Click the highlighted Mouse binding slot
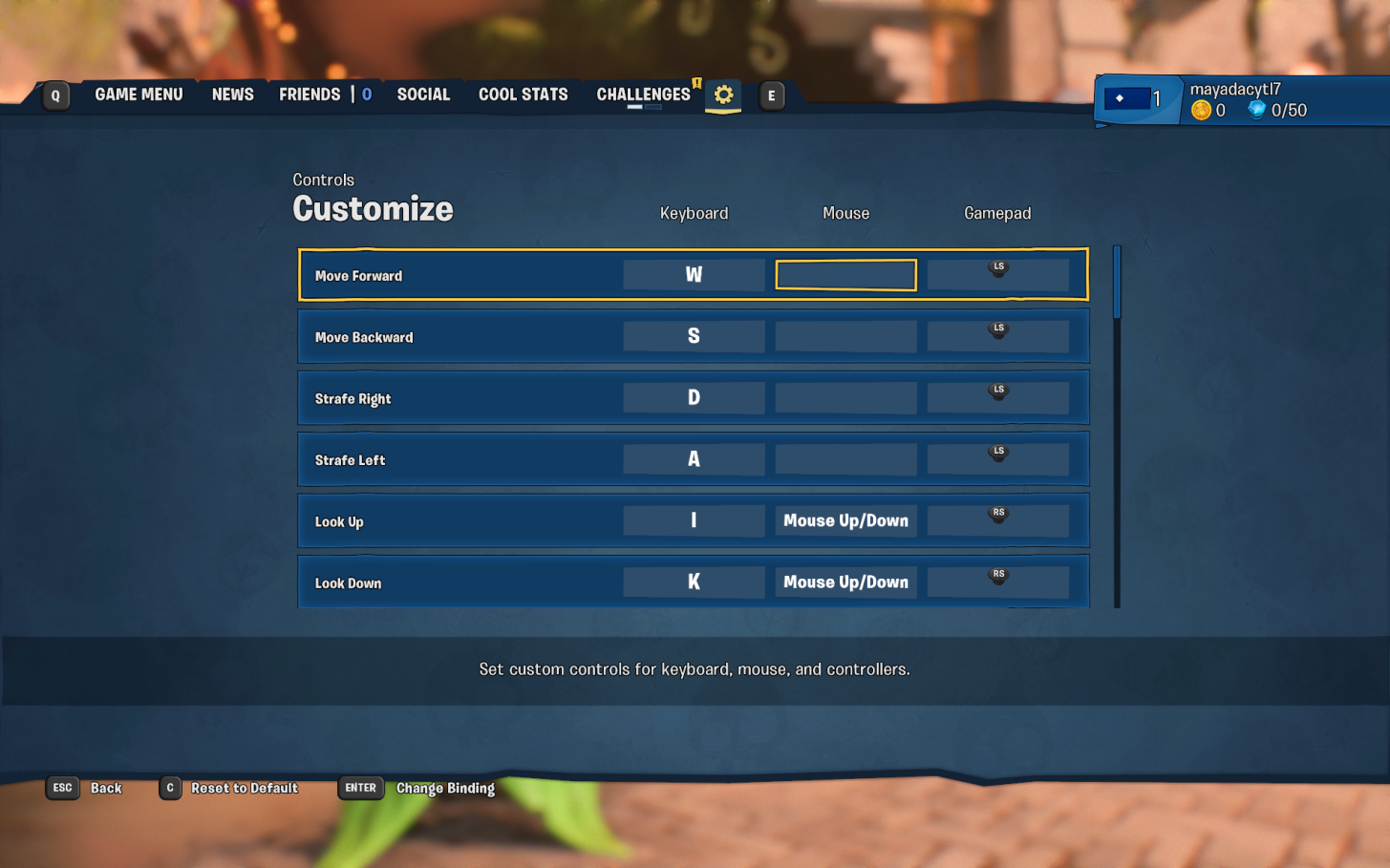Image resolution: width=1390 pixels, height=868 pixels. click(x=845, y=274)
